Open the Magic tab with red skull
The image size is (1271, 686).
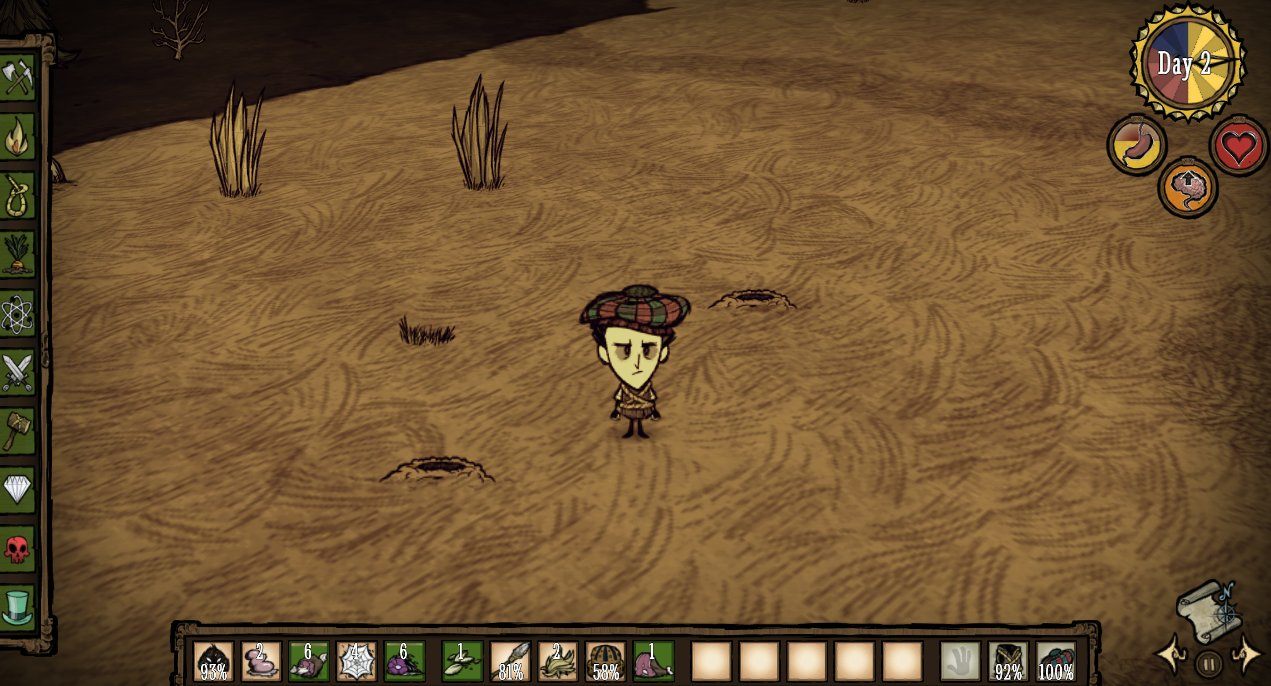[18, 548]
